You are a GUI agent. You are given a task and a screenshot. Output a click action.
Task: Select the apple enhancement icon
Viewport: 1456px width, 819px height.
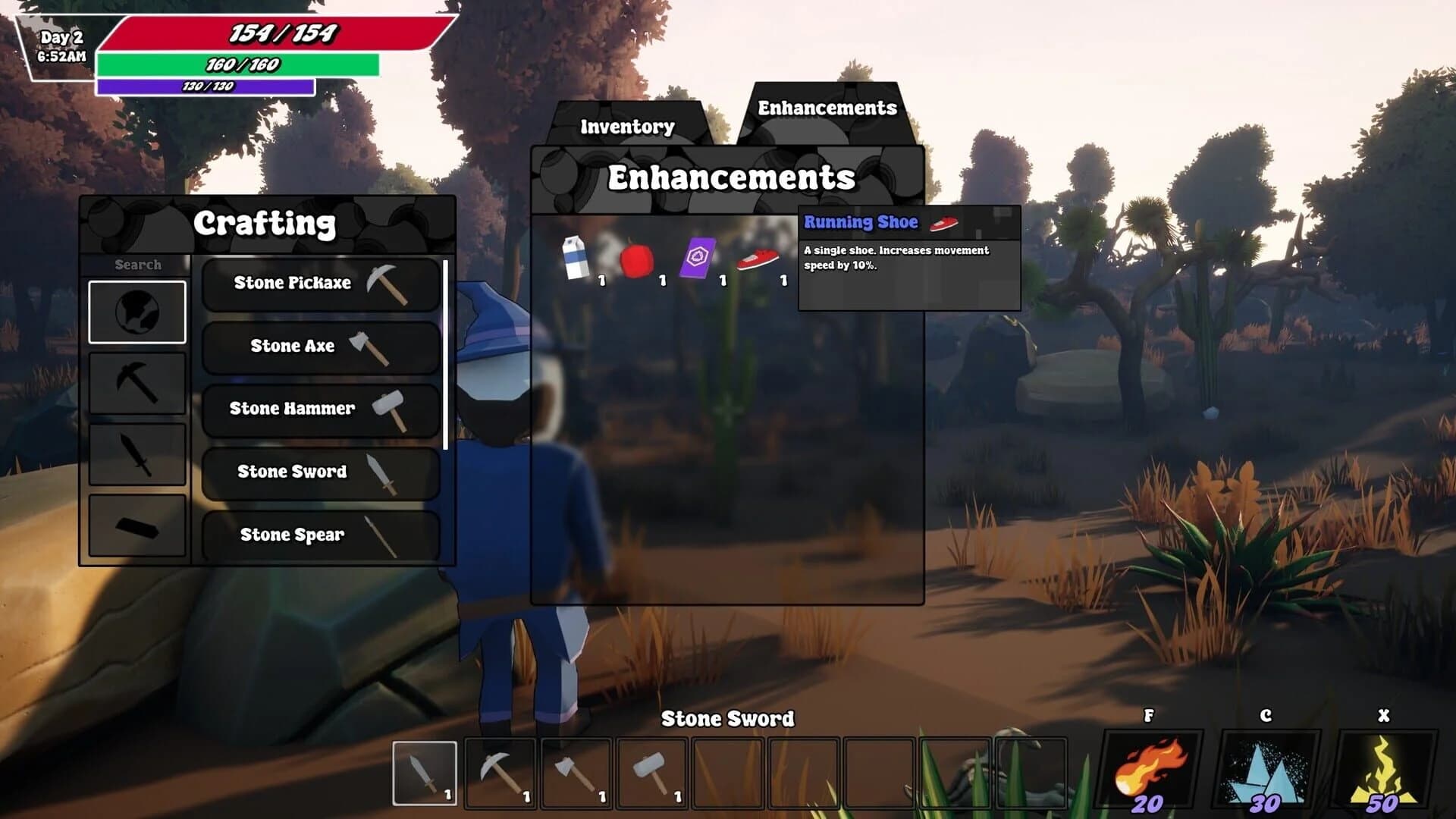click(x=639, y=262)
